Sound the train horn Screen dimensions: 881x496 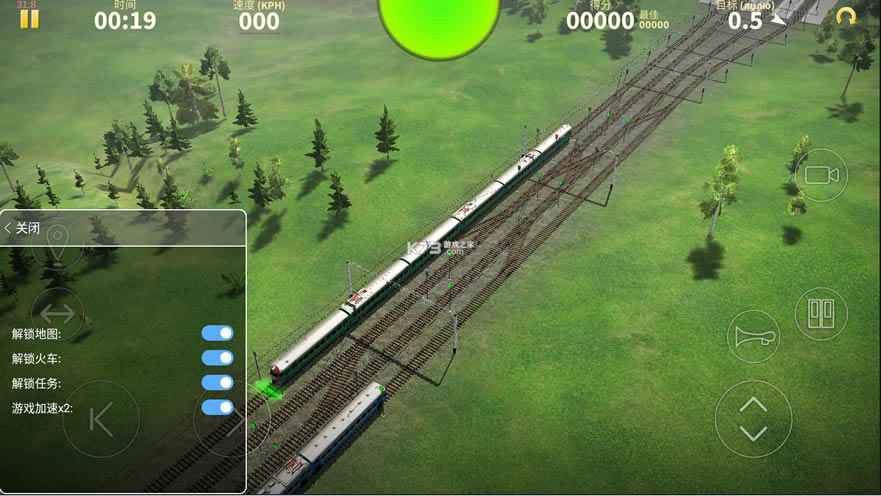753,336
